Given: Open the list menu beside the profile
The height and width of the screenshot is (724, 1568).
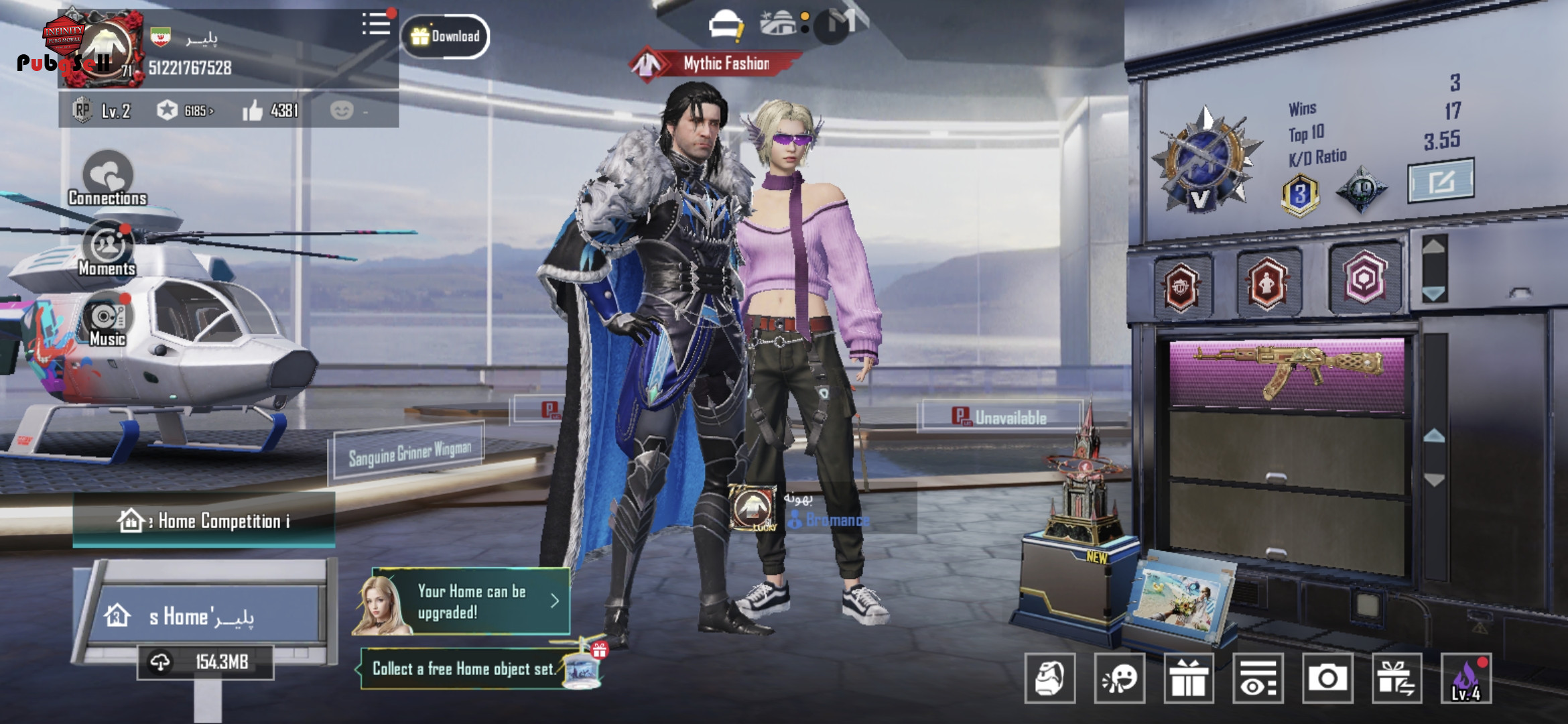Looking at the screenshot, I should click(376, 24).
